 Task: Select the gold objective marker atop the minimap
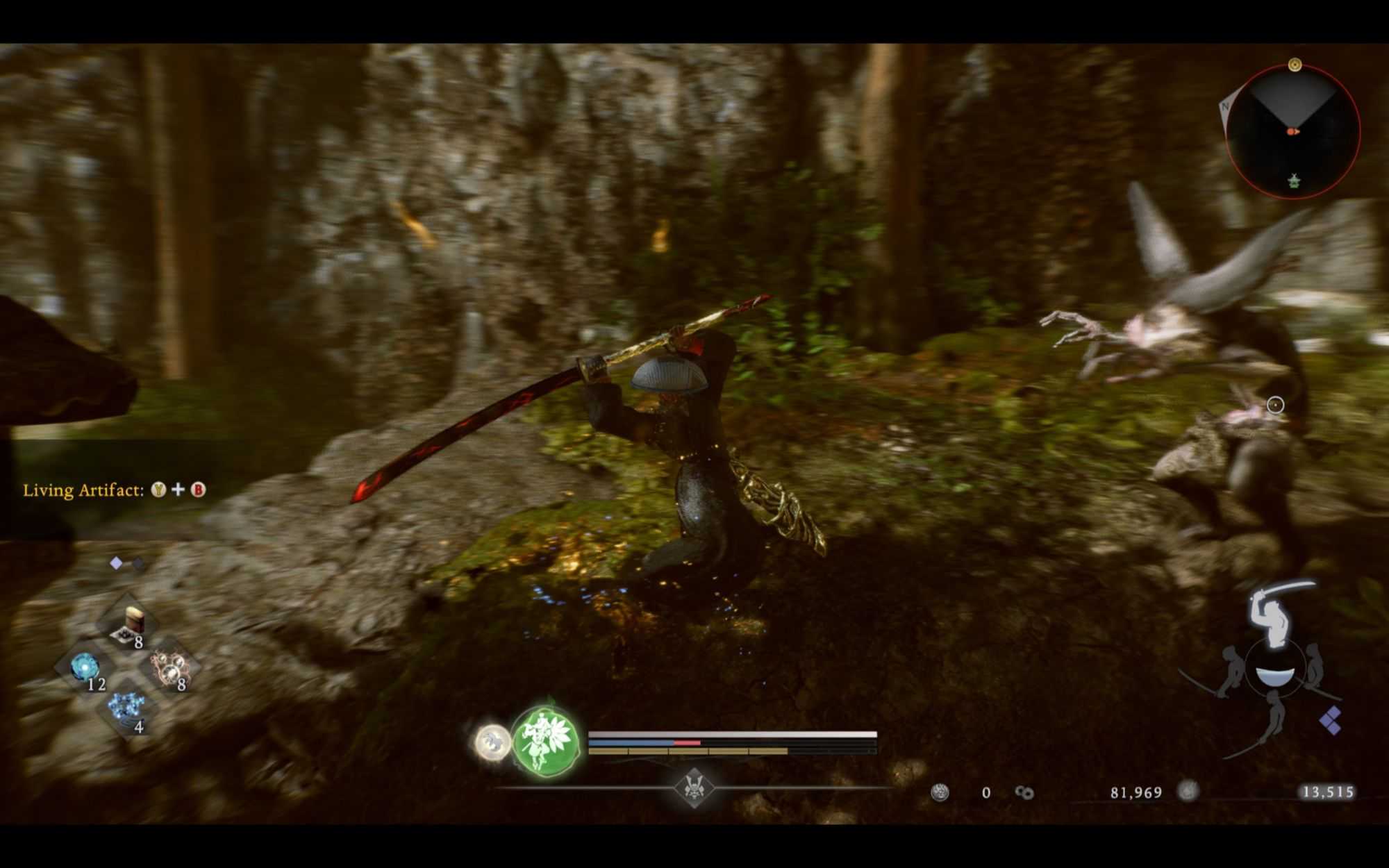pos(1295,65)
